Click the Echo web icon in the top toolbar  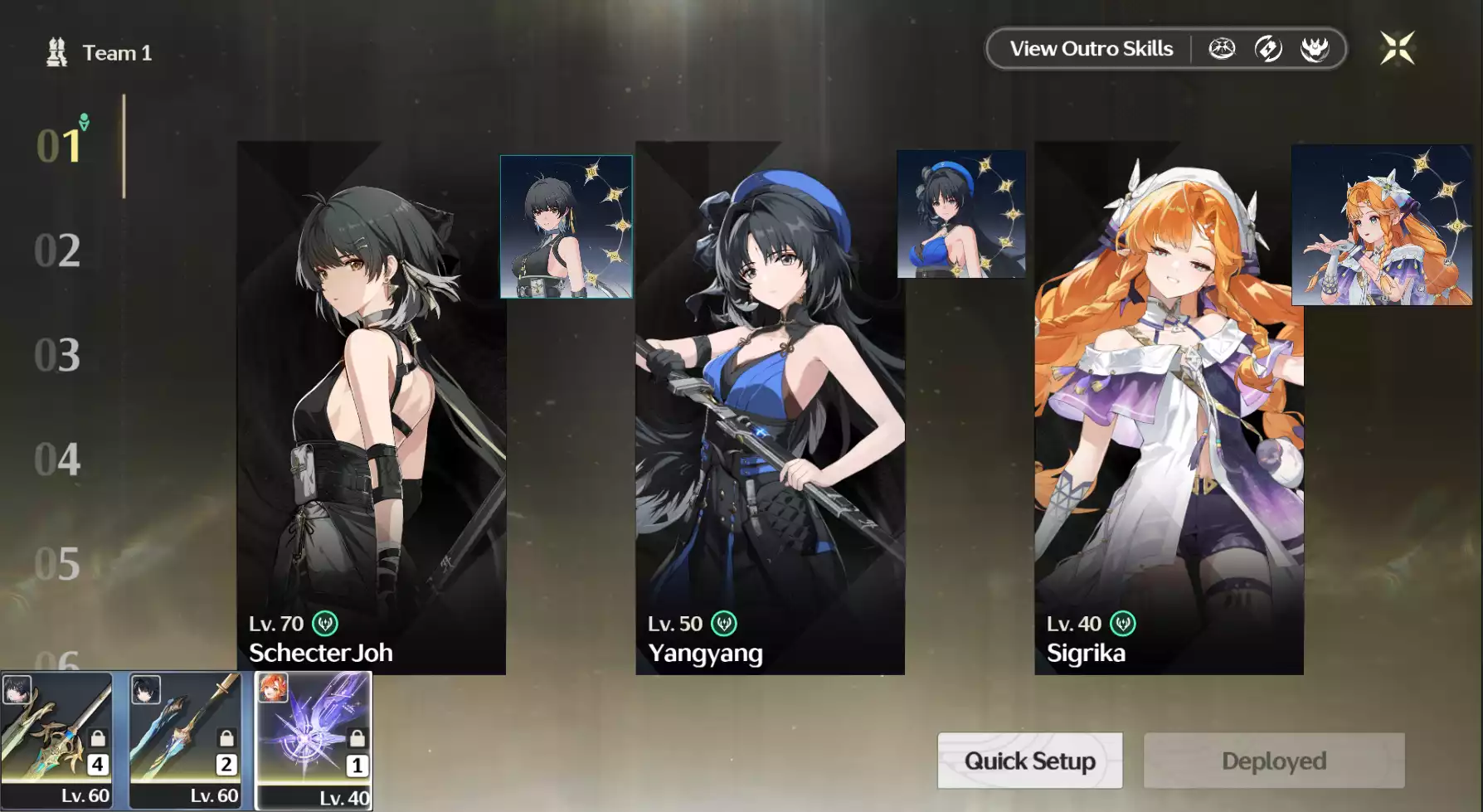coord(1222,48)
